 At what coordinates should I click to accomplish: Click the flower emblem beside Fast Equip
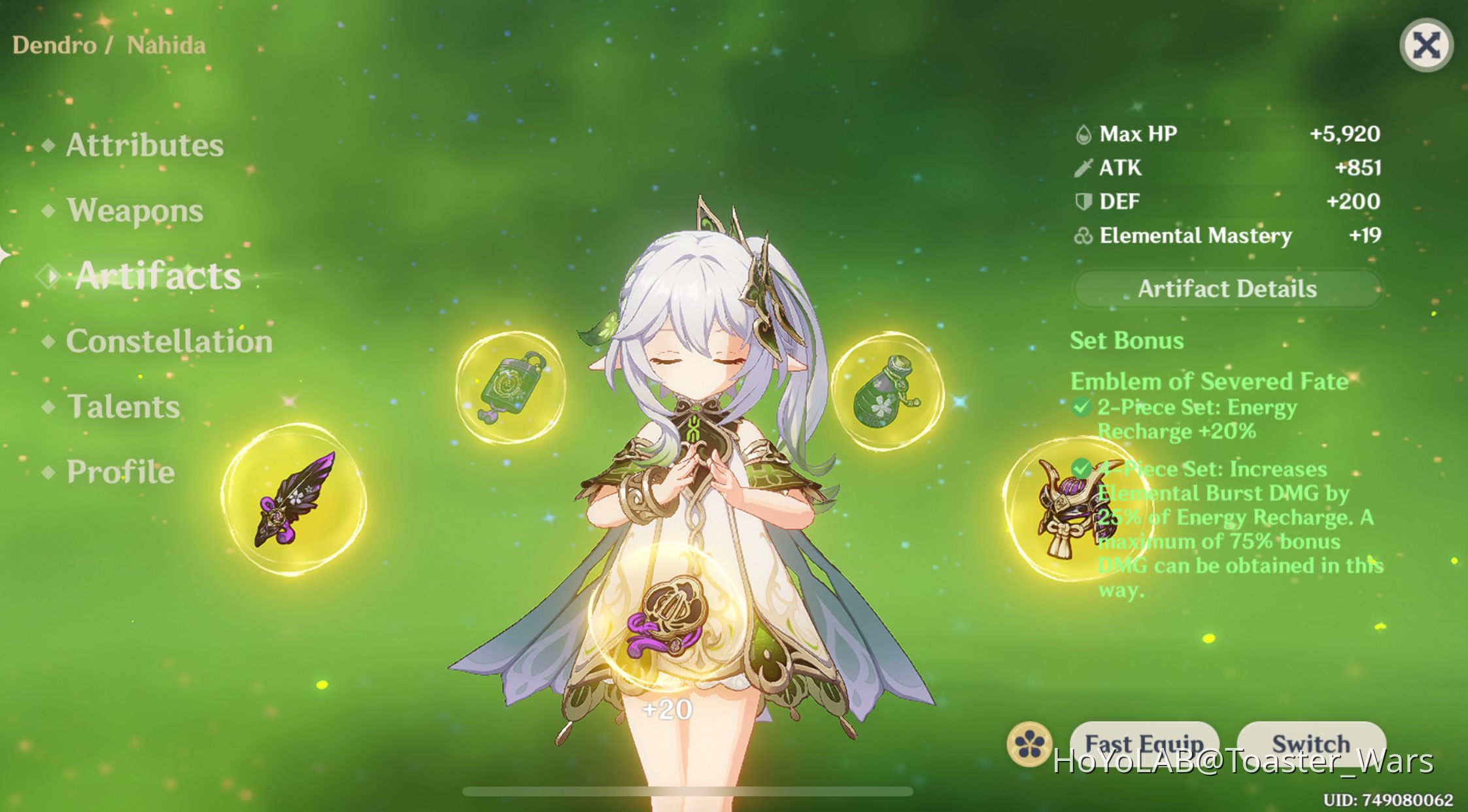pyautogui.click(x=1029, y=743)
